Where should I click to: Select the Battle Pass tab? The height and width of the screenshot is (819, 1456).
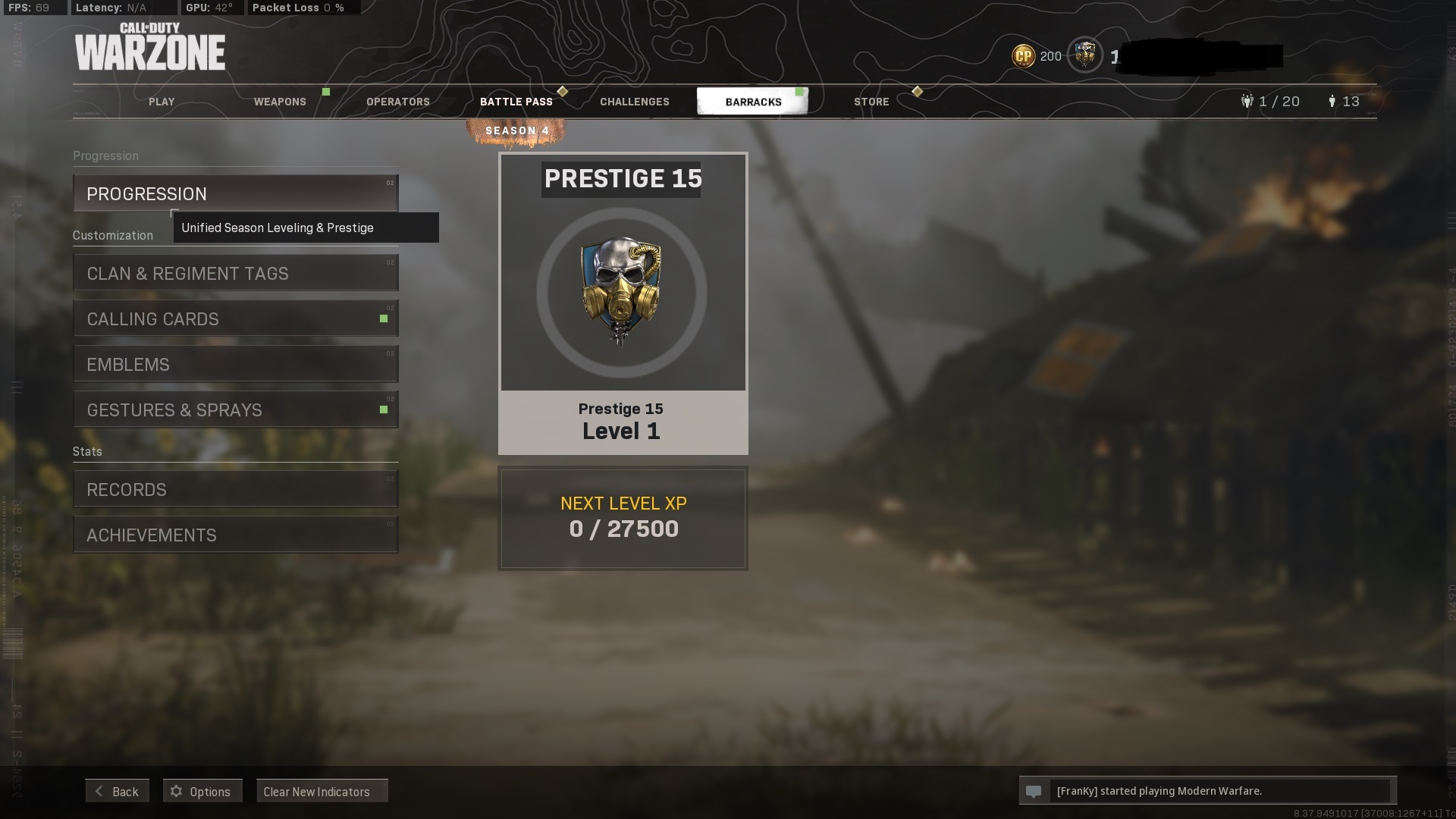(516, 102)
